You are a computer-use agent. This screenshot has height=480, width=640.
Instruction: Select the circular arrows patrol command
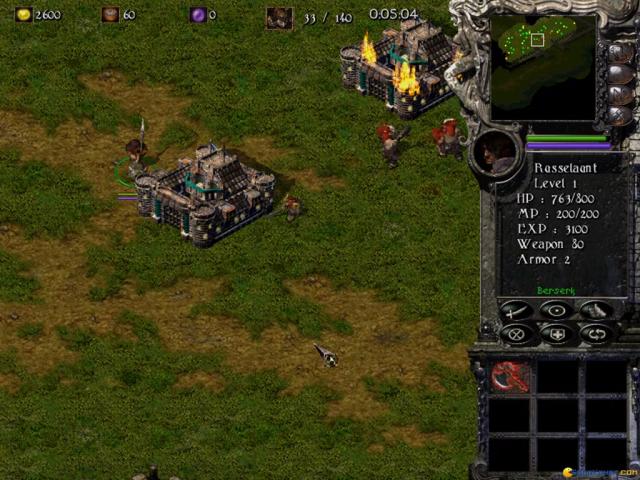click(x=596, y=334)
